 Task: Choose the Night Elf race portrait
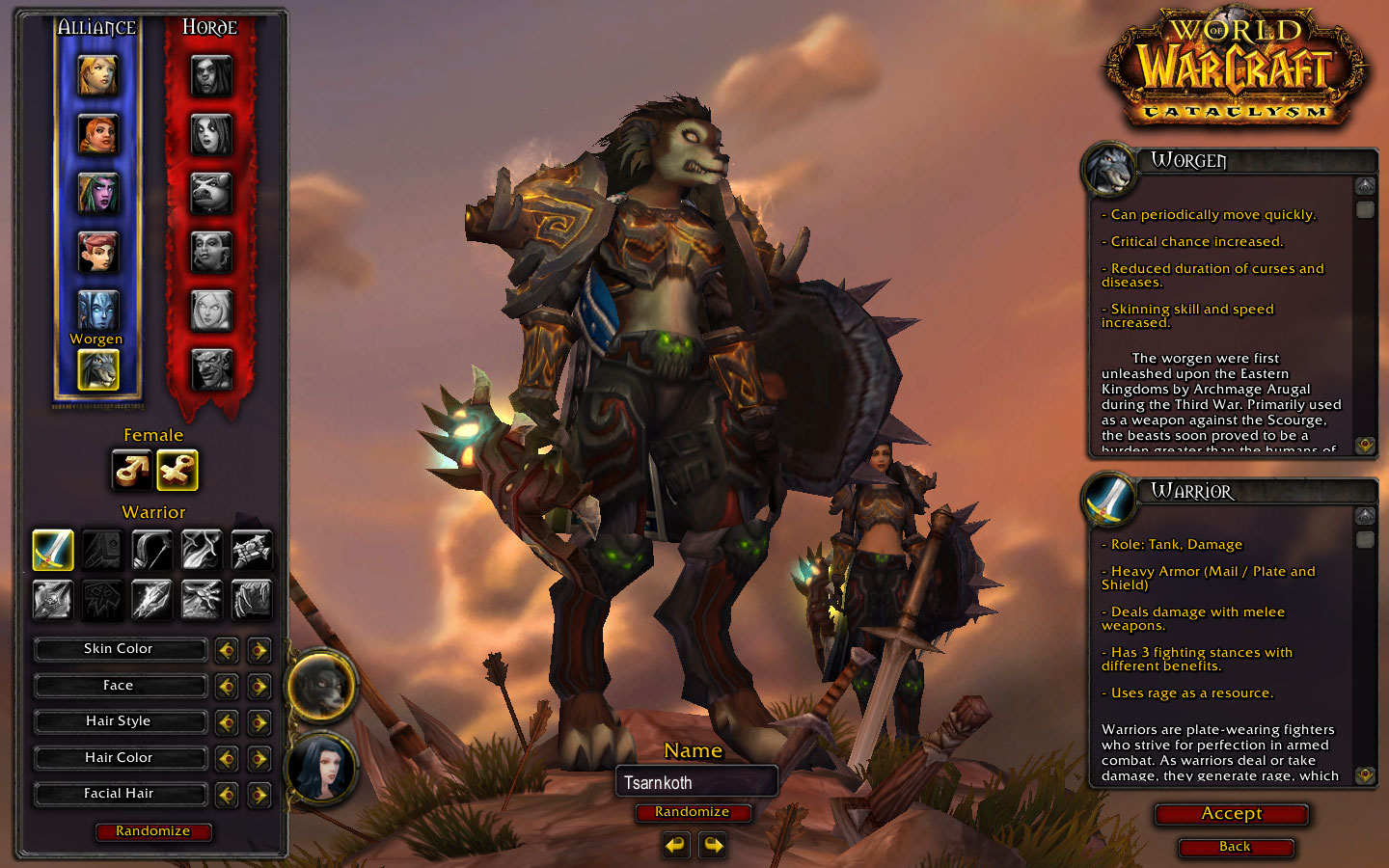[x=97, y=193]
